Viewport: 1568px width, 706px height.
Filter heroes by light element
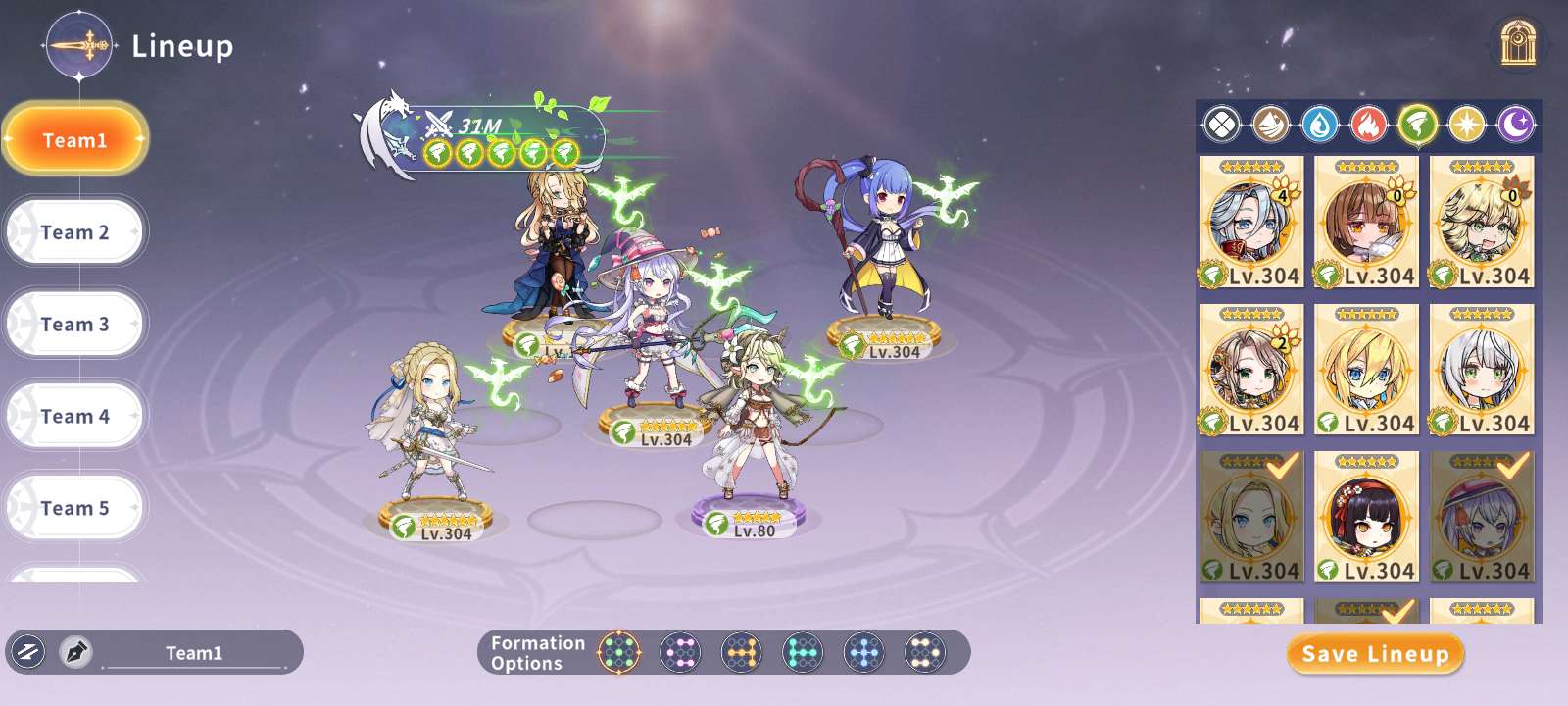pos(1467,125)
